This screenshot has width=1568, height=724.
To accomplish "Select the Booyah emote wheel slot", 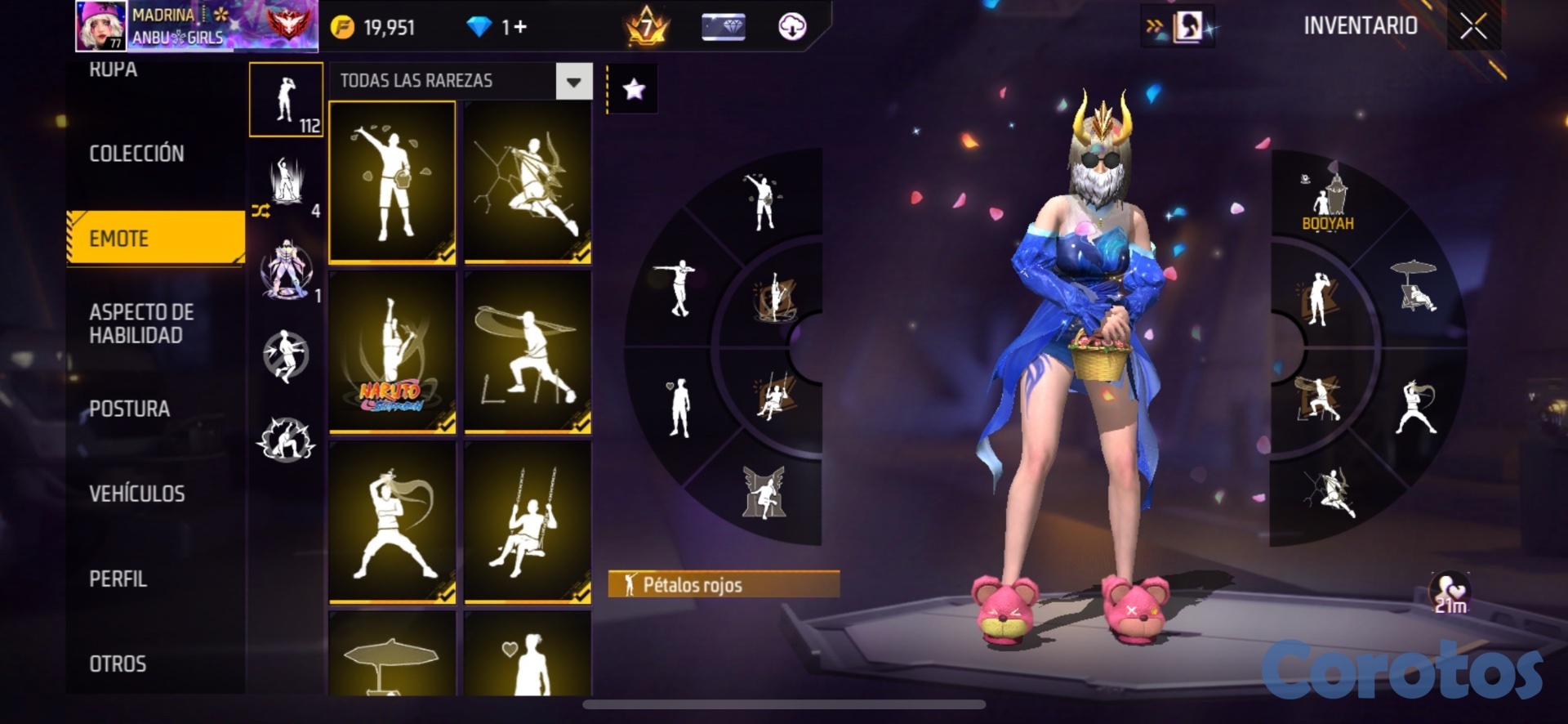I will [1328, 201].
